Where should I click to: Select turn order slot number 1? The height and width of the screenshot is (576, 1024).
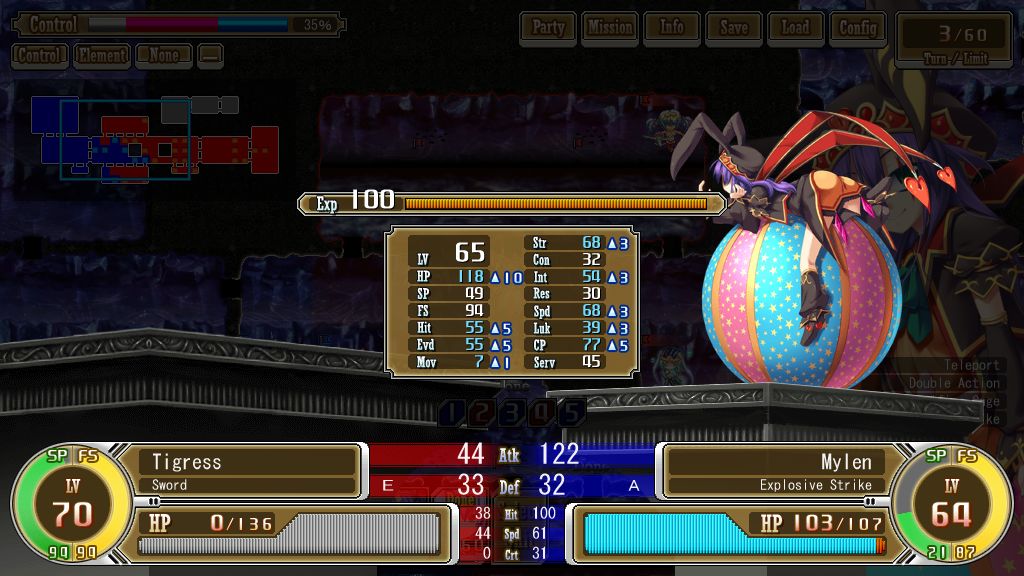(x=453, y=412)
